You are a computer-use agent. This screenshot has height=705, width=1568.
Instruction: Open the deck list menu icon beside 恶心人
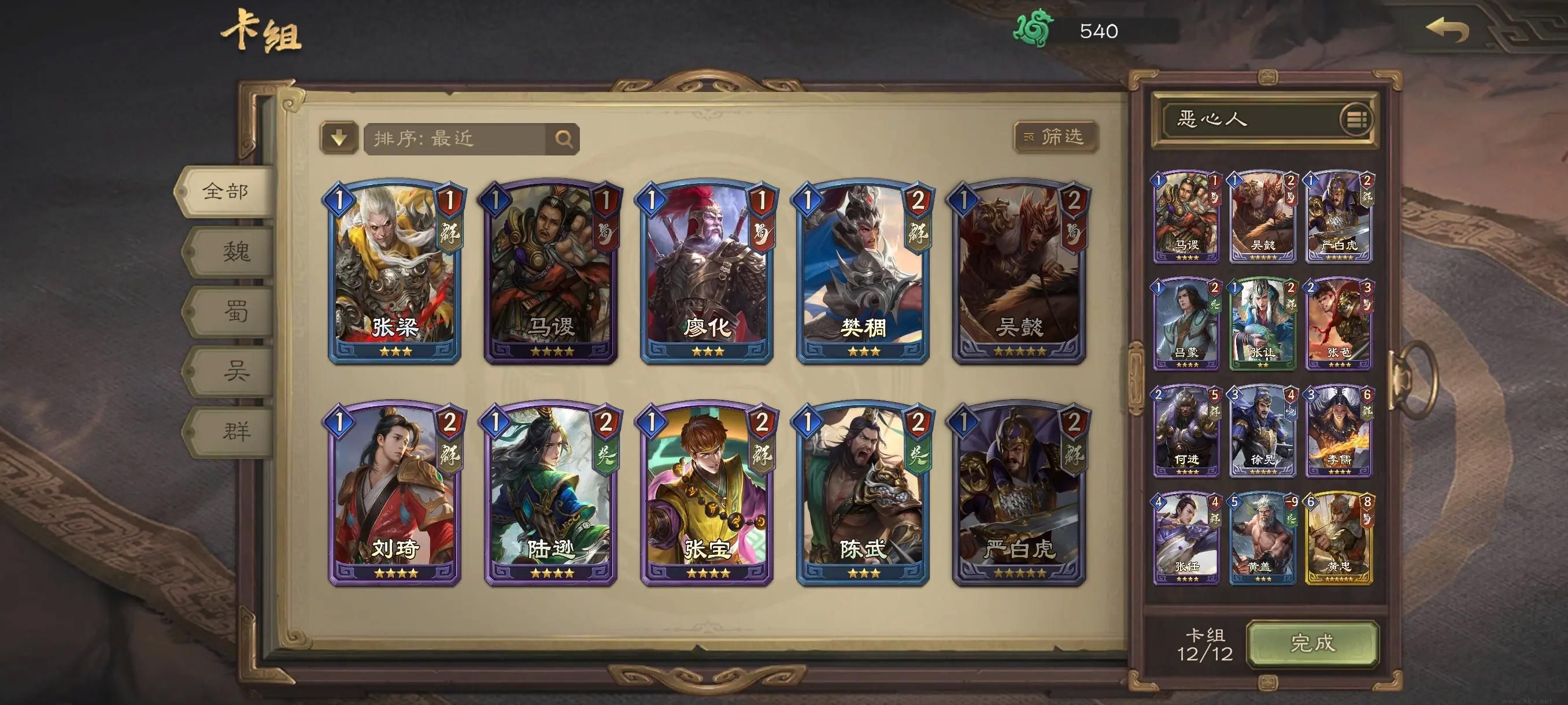1355,119
